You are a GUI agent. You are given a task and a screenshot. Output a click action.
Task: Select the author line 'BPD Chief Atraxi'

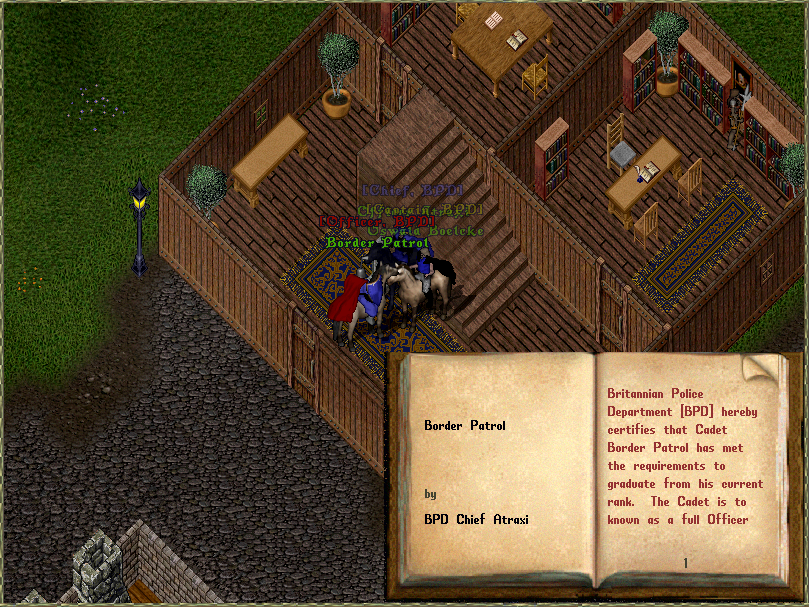[476, 519]
